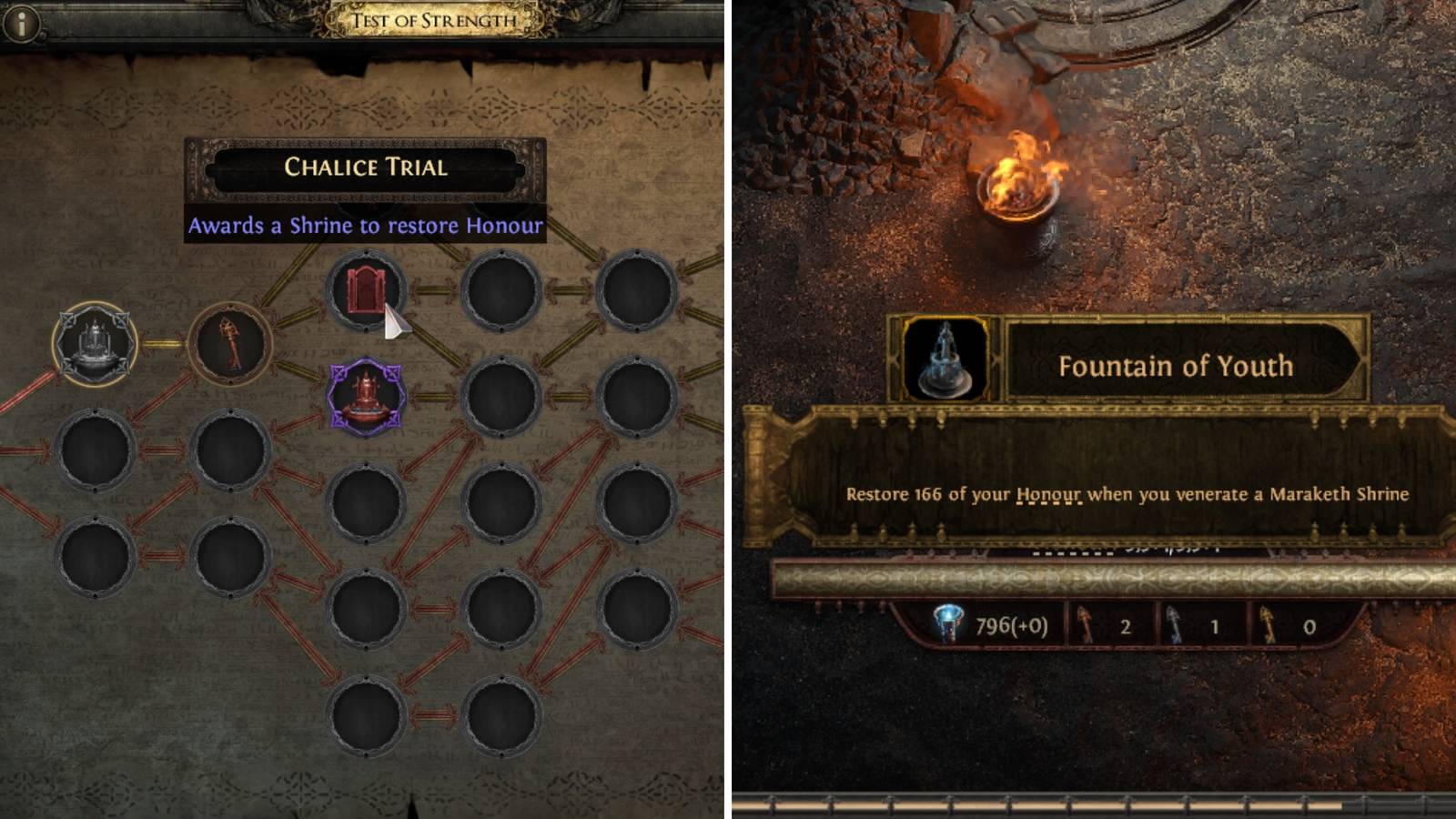Click the purple Maraketh Shrine node
This screenshot has width=1456, height=819.
coord(366,389)
